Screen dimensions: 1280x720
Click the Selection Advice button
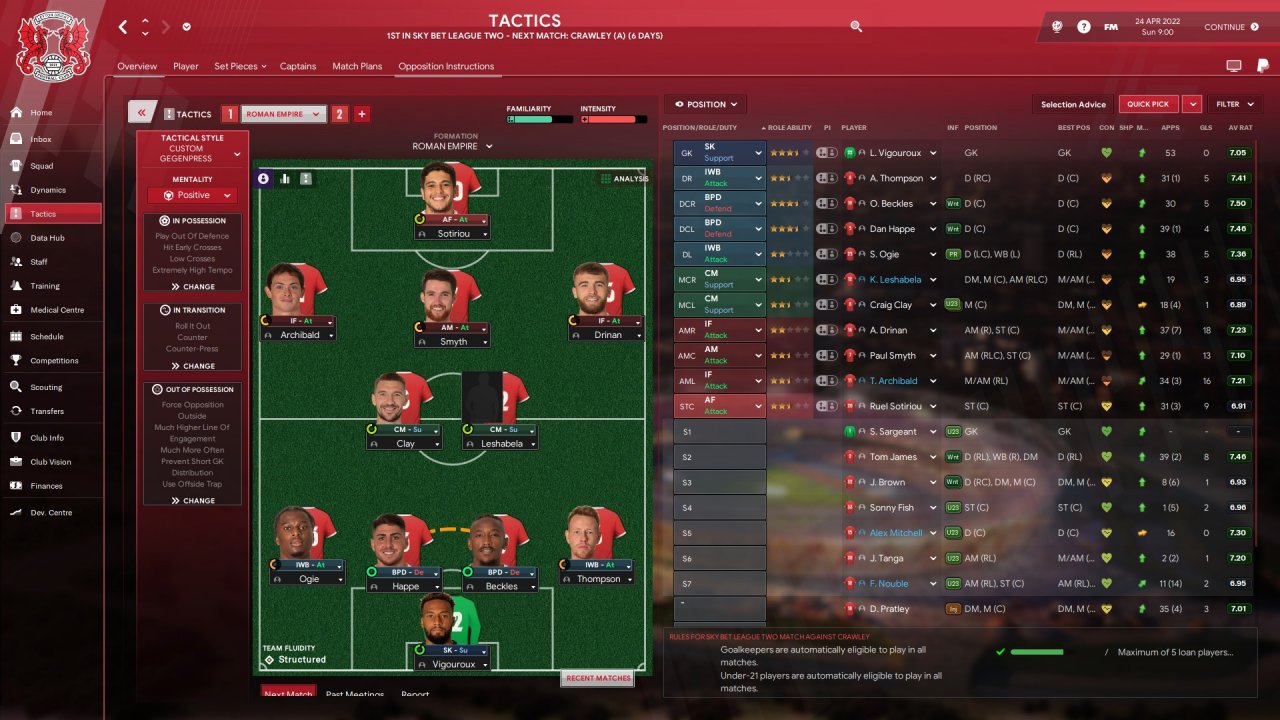tap(1073, 104)
